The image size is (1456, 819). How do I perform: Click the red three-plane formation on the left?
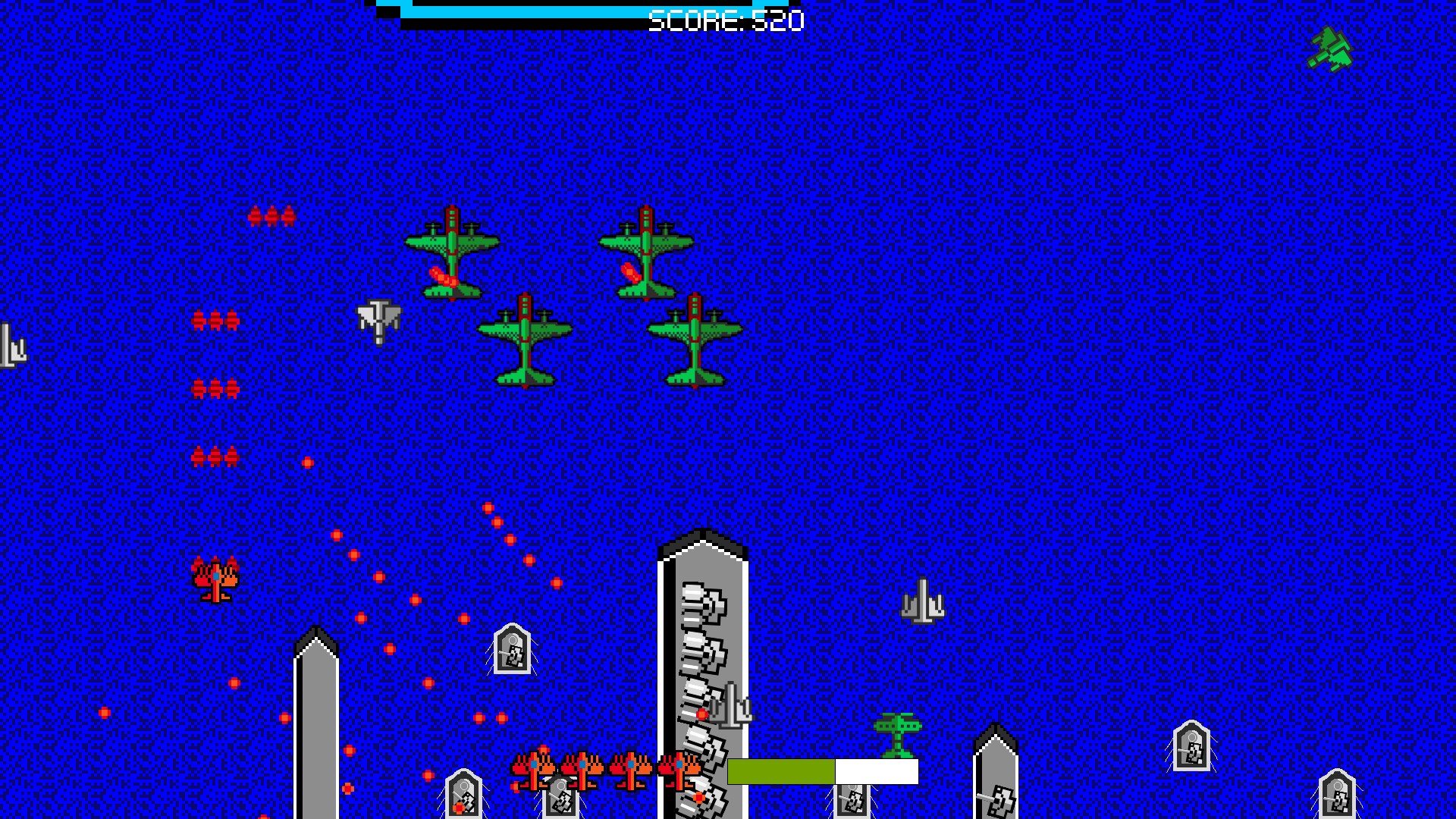(x=216, y=318)
